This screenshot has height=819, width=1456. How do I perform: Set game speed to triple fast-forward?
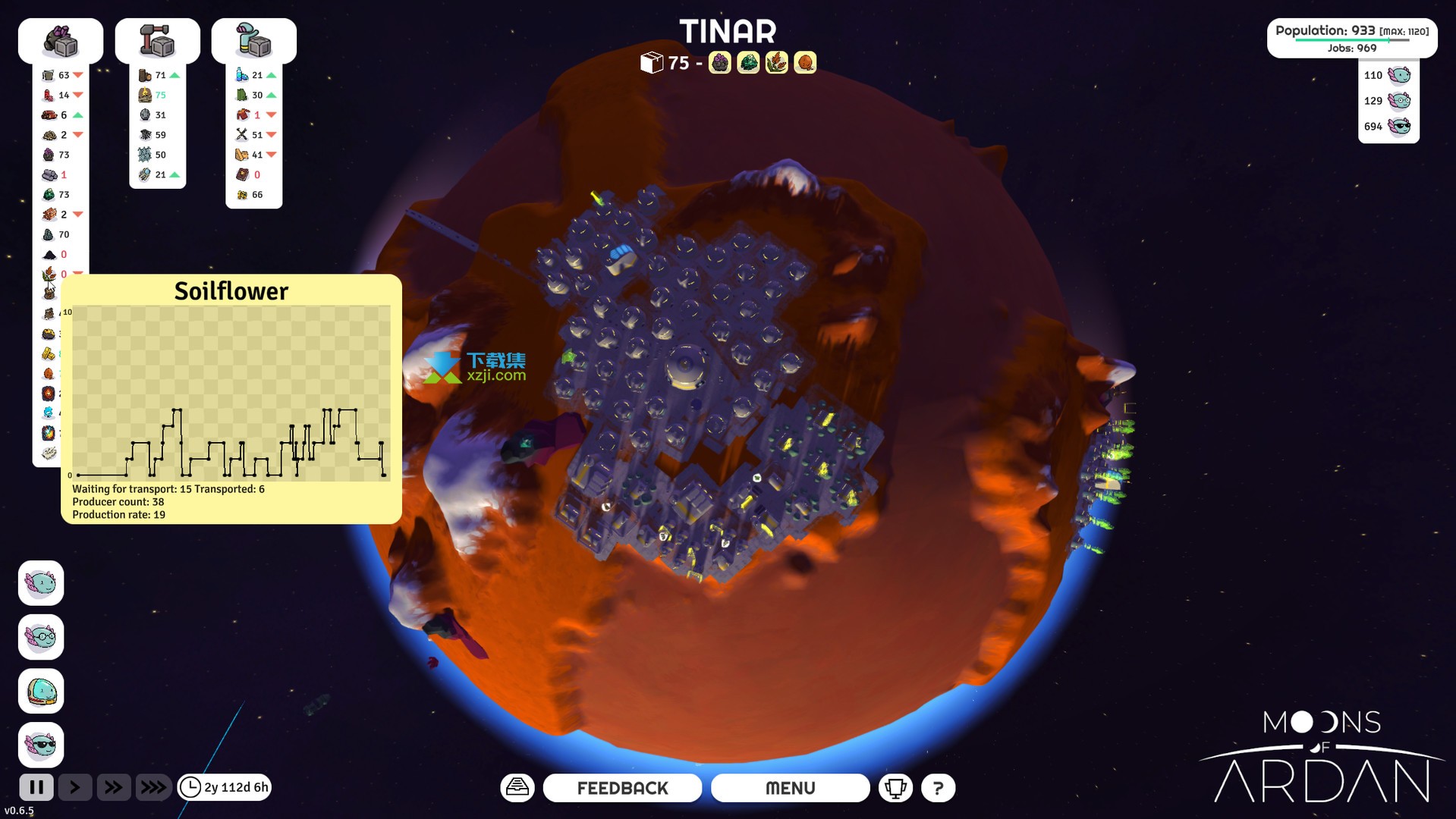click(153, 787)
